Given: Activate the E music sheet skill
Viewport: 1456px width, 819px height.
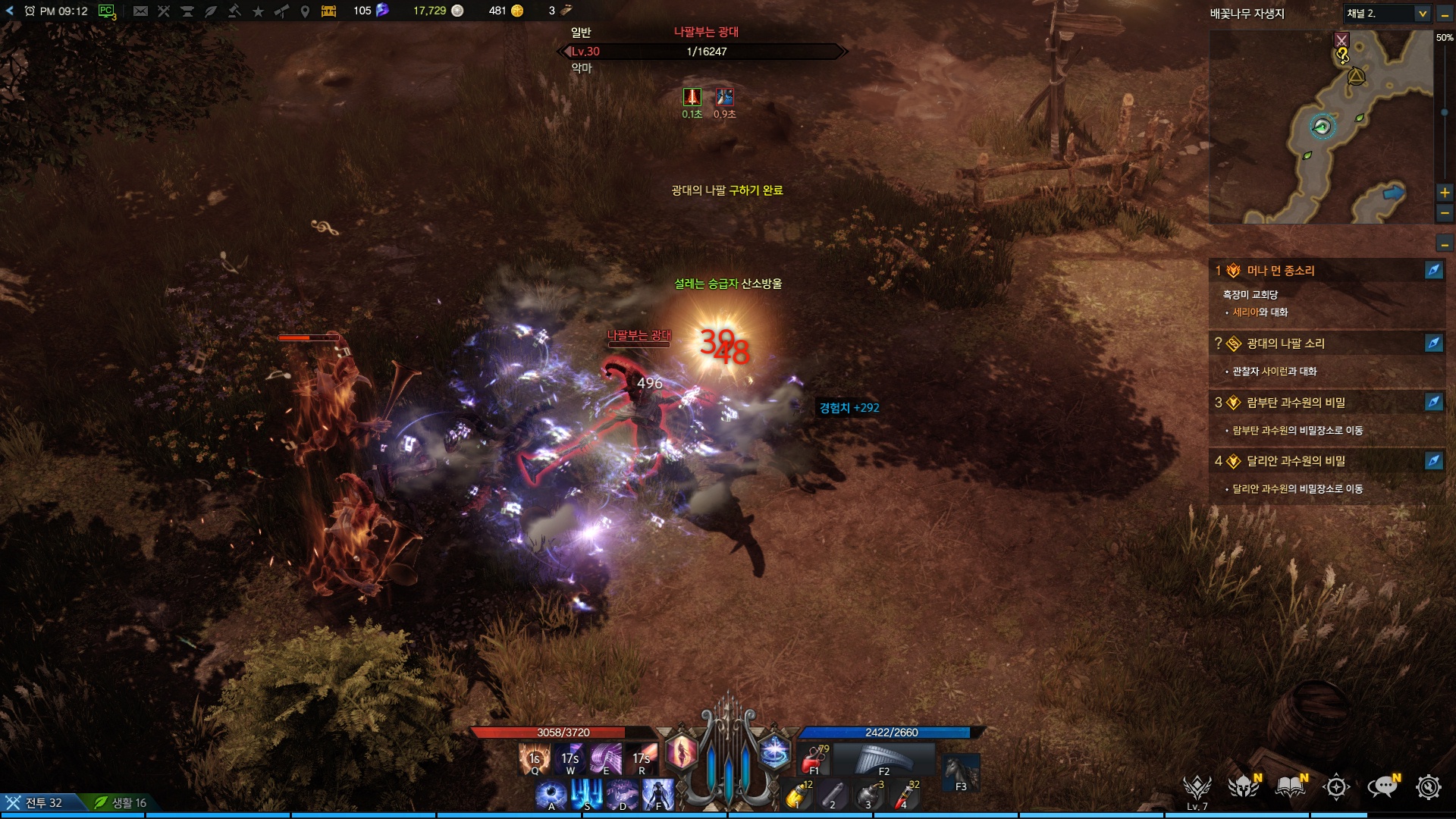Looking at the screenshot, I should [605, 758].
